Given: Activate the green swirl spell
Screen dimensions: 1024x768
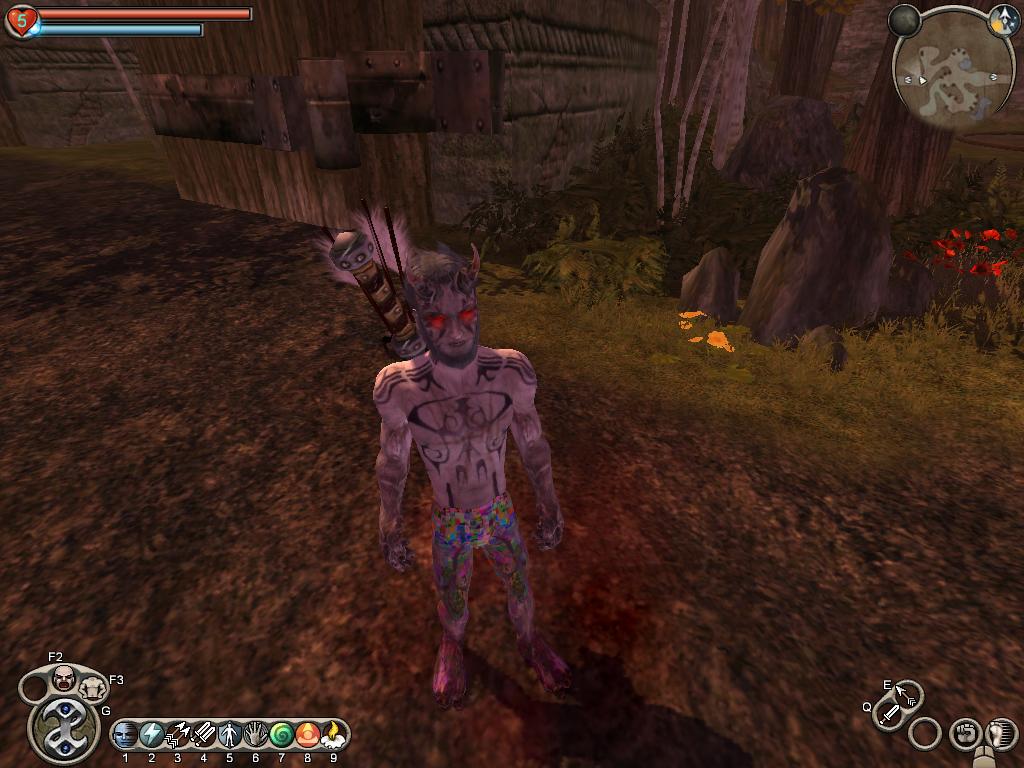Looking at the screenshot, I should tap(282, 736).
